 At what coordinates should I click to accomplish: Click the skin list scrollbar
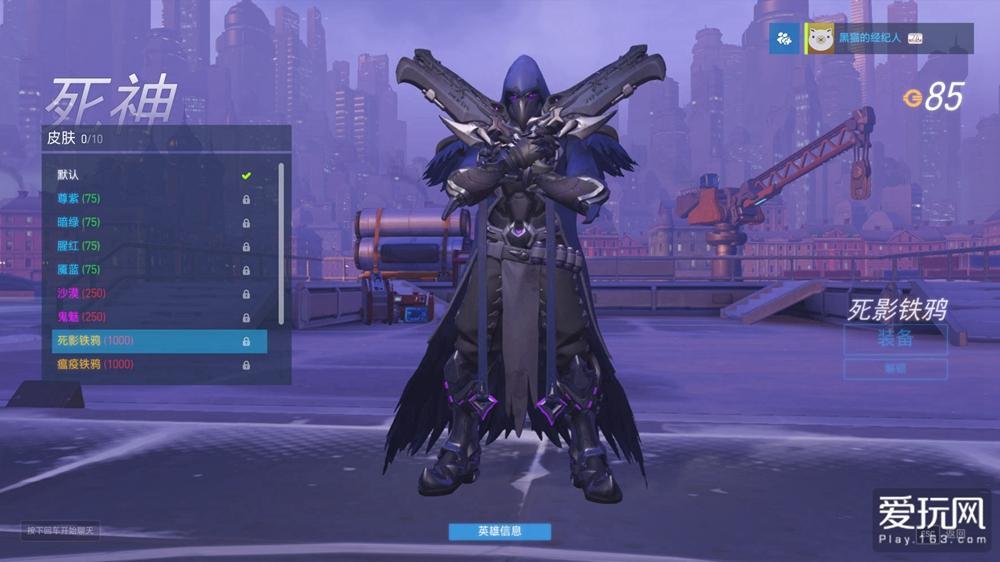281,240
